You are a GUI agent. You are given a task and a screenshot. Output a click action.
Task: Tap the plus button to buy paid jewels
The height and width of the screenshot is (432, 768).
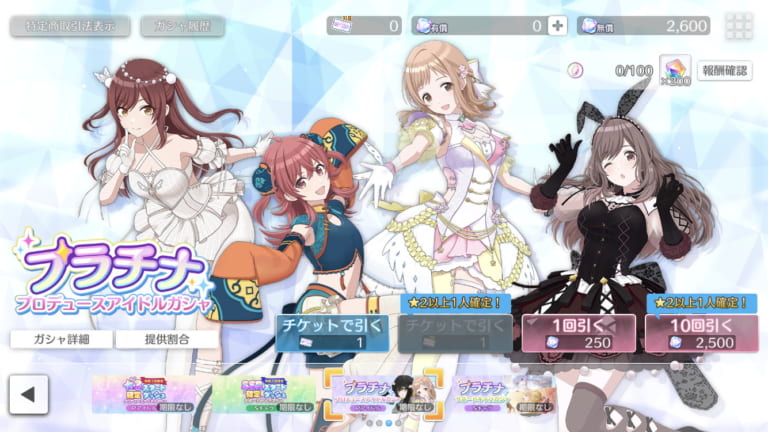pos(558,26)
